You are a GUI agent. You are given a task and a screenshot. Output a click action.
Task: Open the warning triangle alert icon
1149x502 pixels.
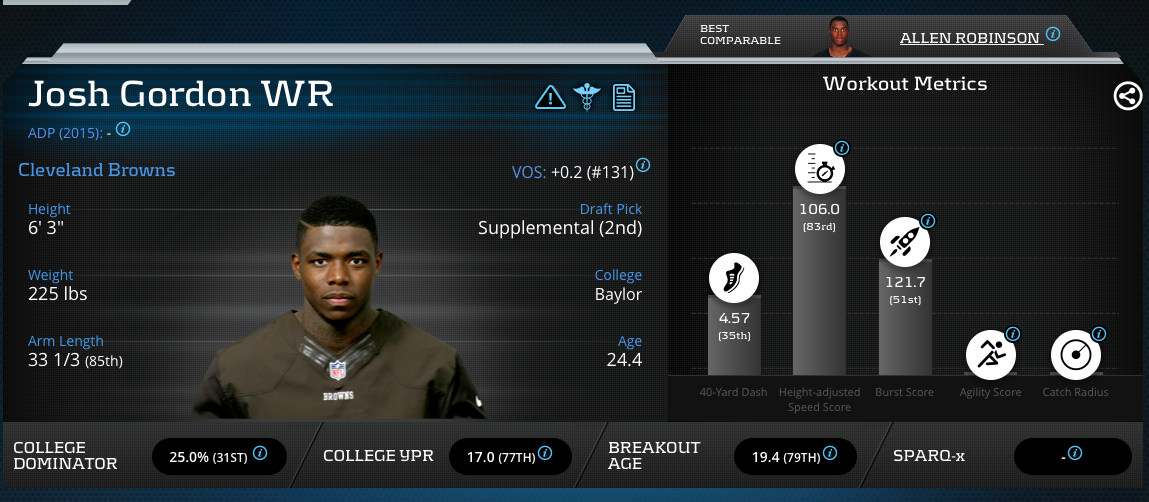[550, 97]
